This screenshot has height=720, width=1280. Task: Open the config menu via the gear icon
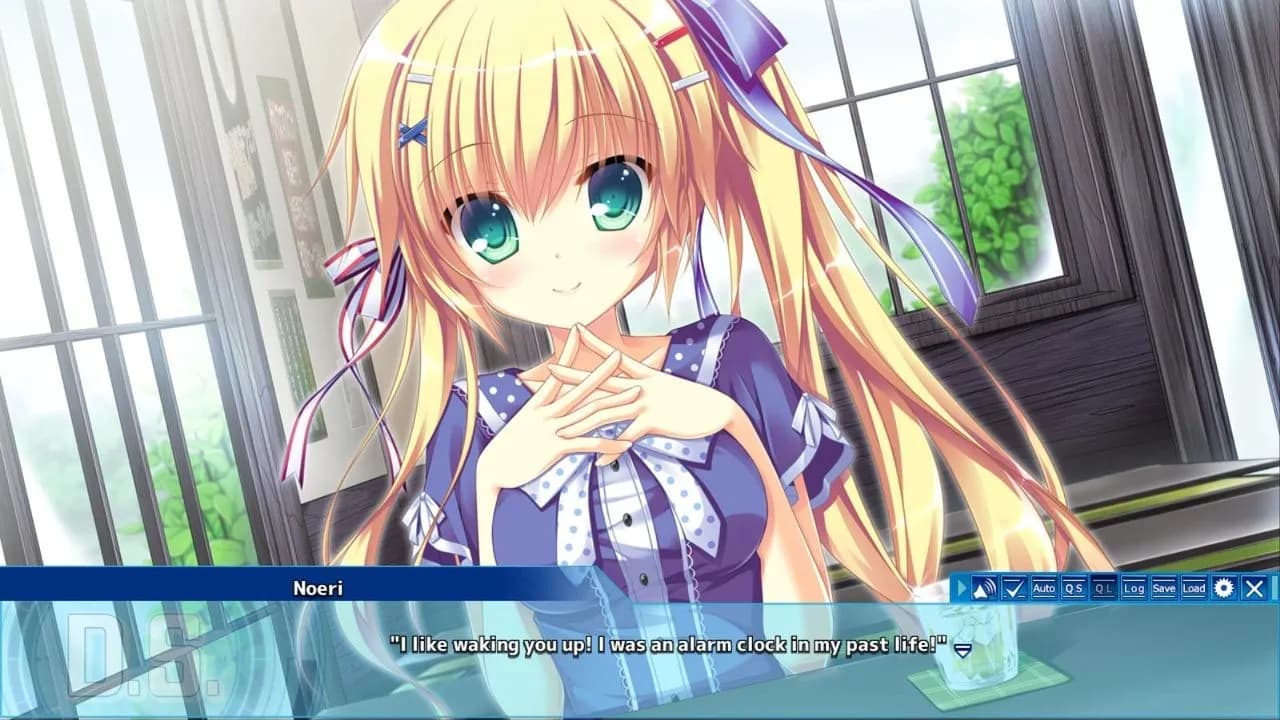tap(1222, 589)
